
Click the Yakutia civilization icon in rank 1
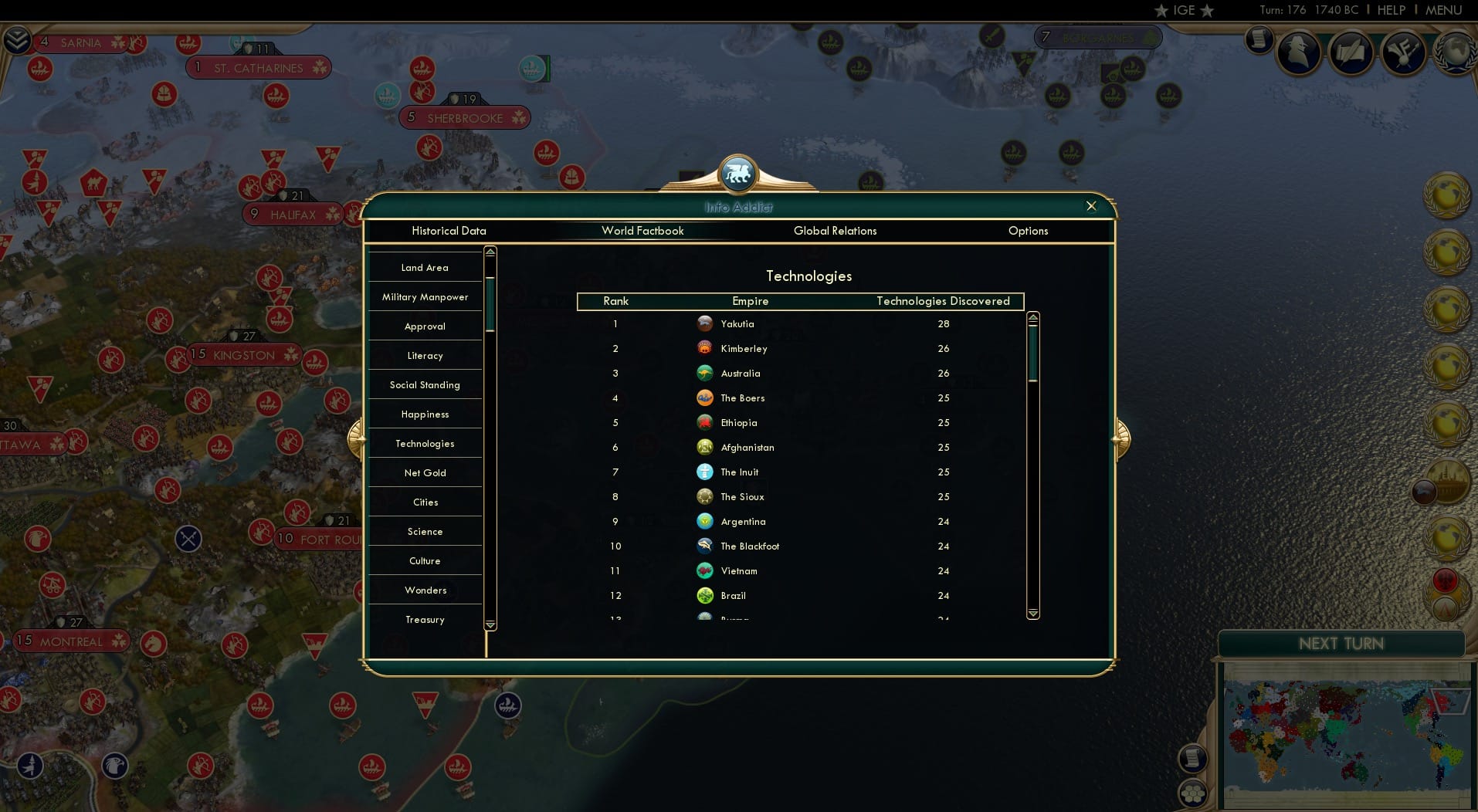[x=705, y=323]
